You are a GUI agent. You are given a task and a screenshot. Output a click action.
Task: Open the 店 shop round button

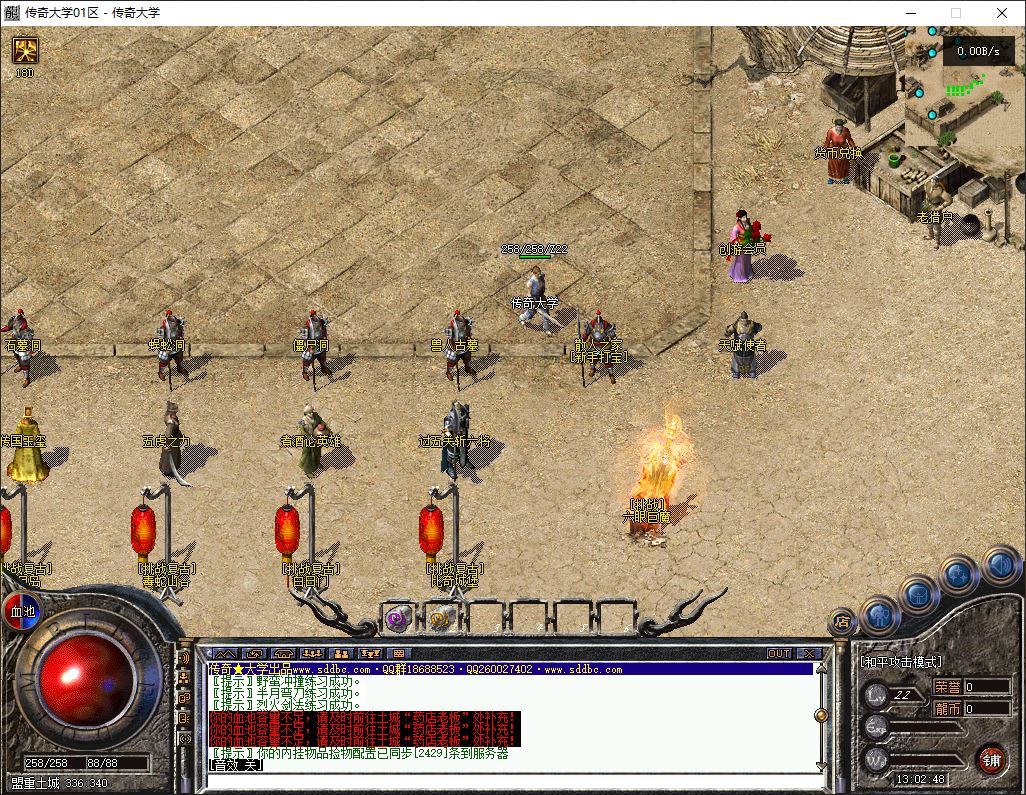coord(842,622)
